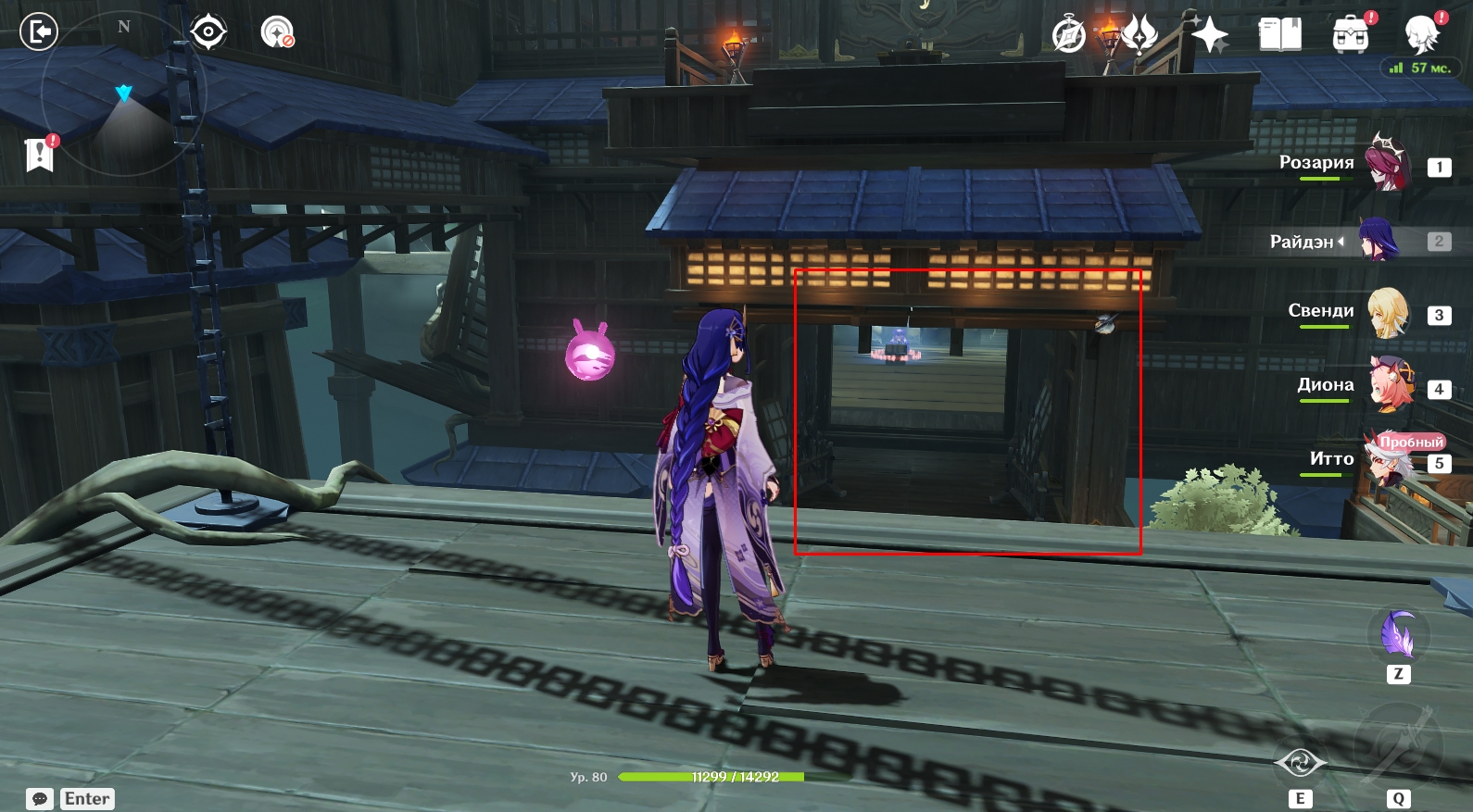The width and height of the screenshot is (1473, 812).
Task: Trigger the elemental burst sword icon
Action: 1397,748
